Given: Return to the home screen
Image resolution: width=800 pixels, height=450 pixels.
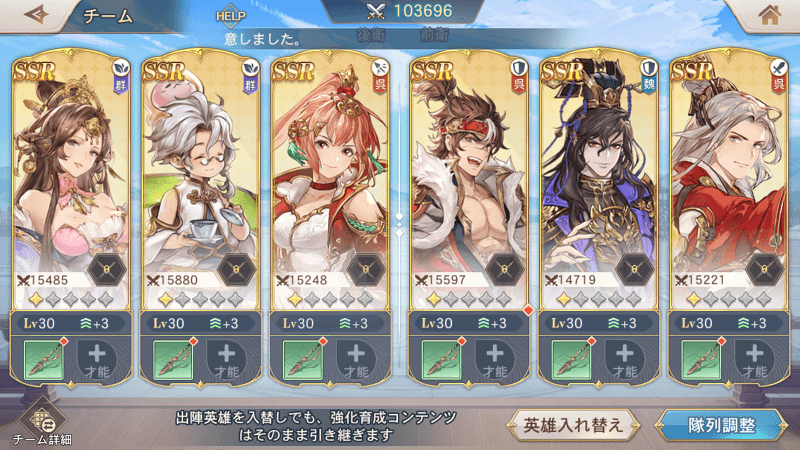Looking at the screenshot, I should [768, 16].
